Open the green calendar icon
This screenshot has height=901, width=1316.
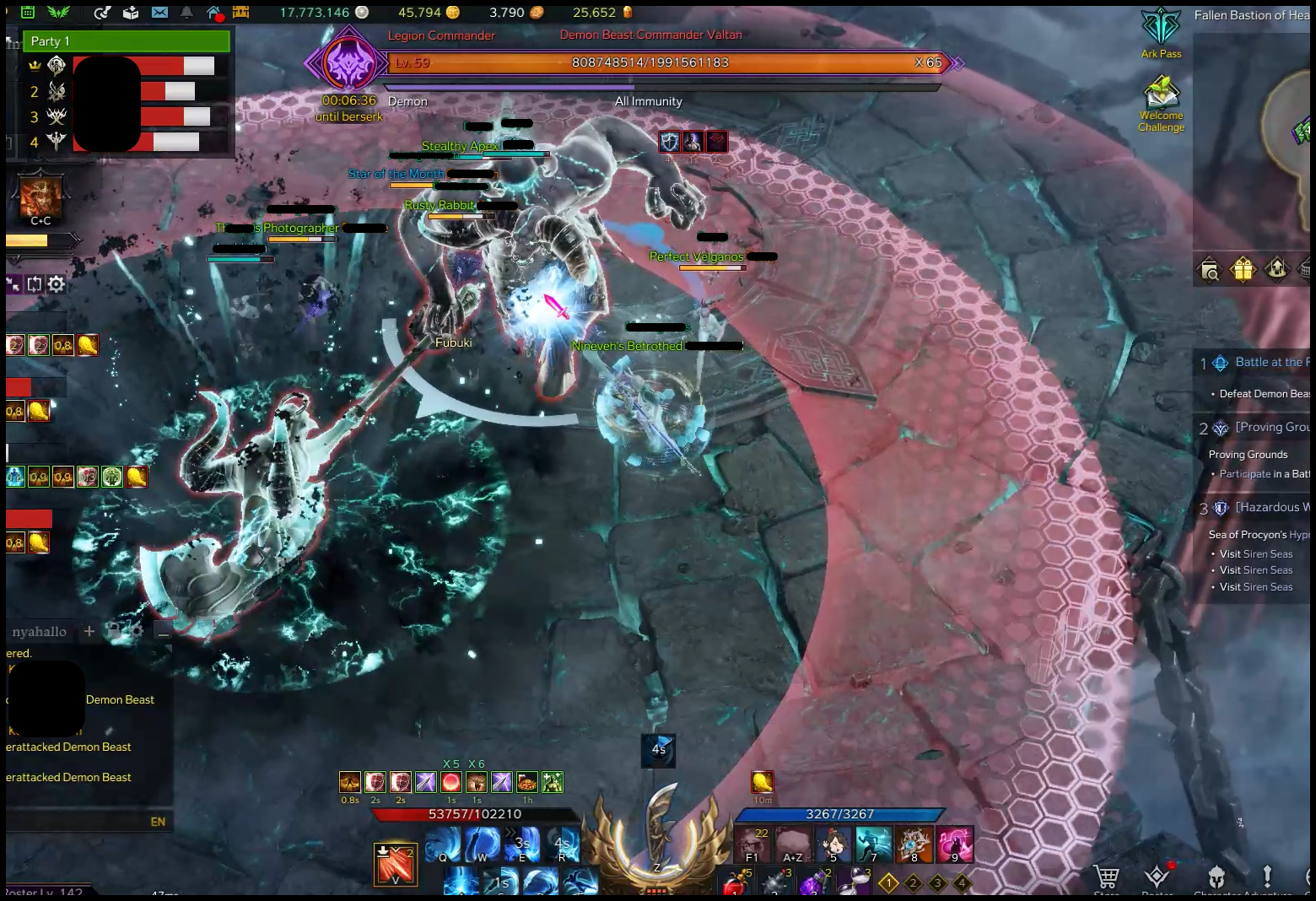[27, 13]
